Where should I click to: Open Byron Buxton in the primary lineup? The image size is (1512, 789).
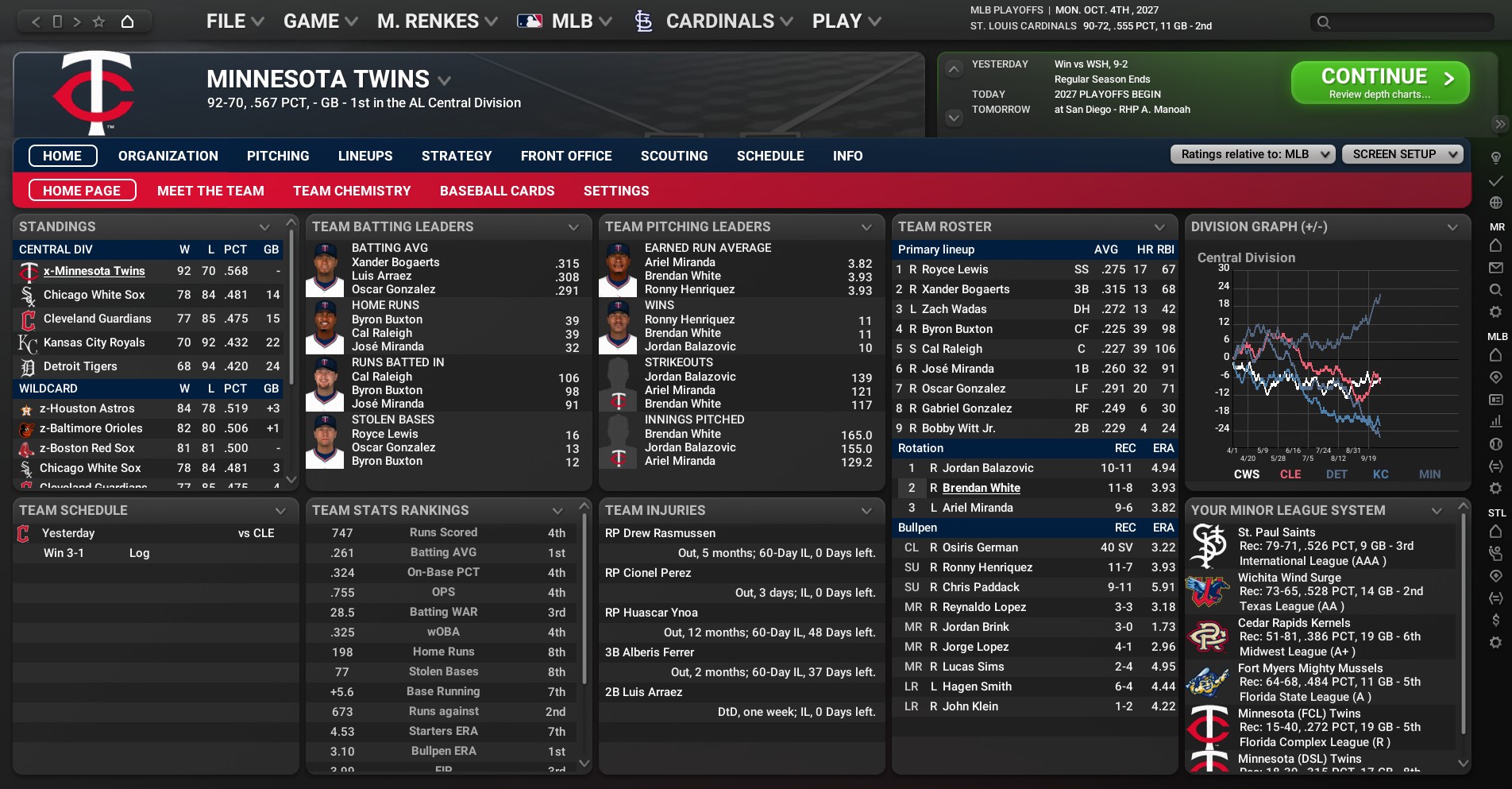point(957,329)
